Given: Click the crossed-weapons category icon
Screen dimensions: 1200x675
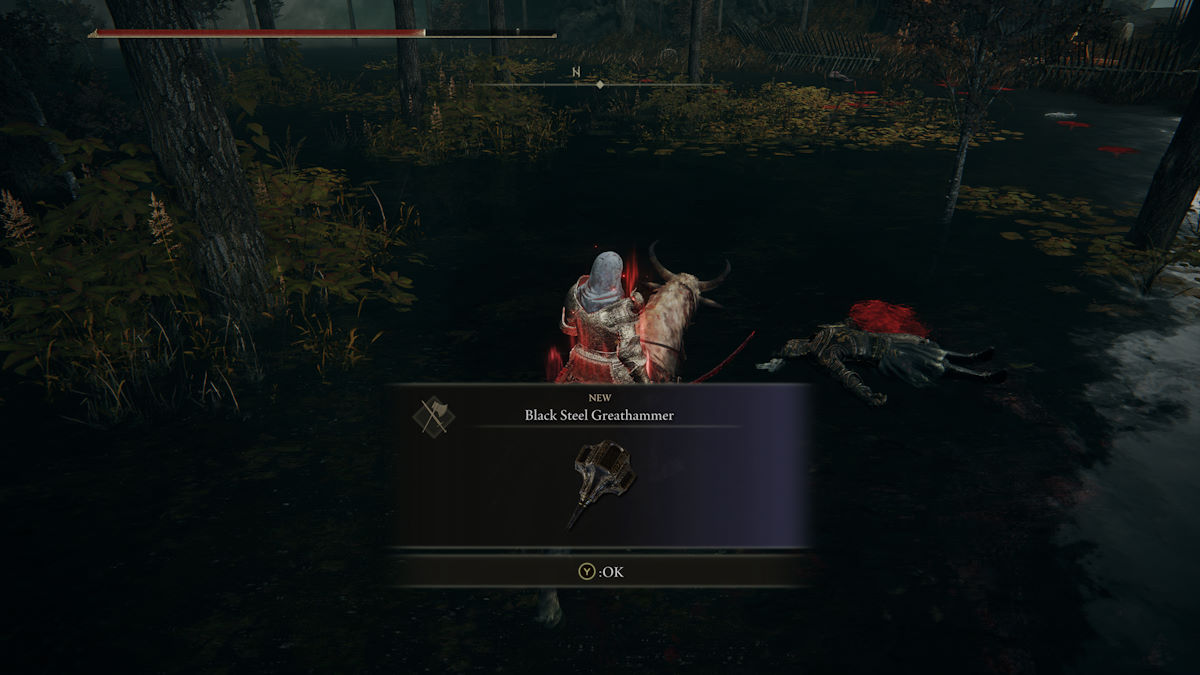Looking at the screenshot, I should coord(434,415).
